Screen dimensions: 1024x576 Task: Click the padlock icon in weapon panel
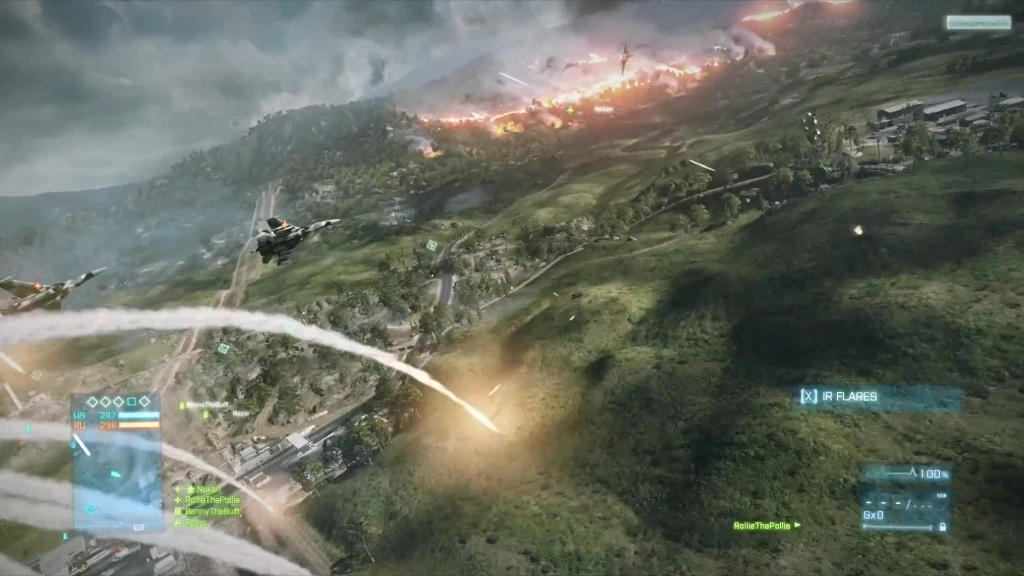click(x=942, y=526)
